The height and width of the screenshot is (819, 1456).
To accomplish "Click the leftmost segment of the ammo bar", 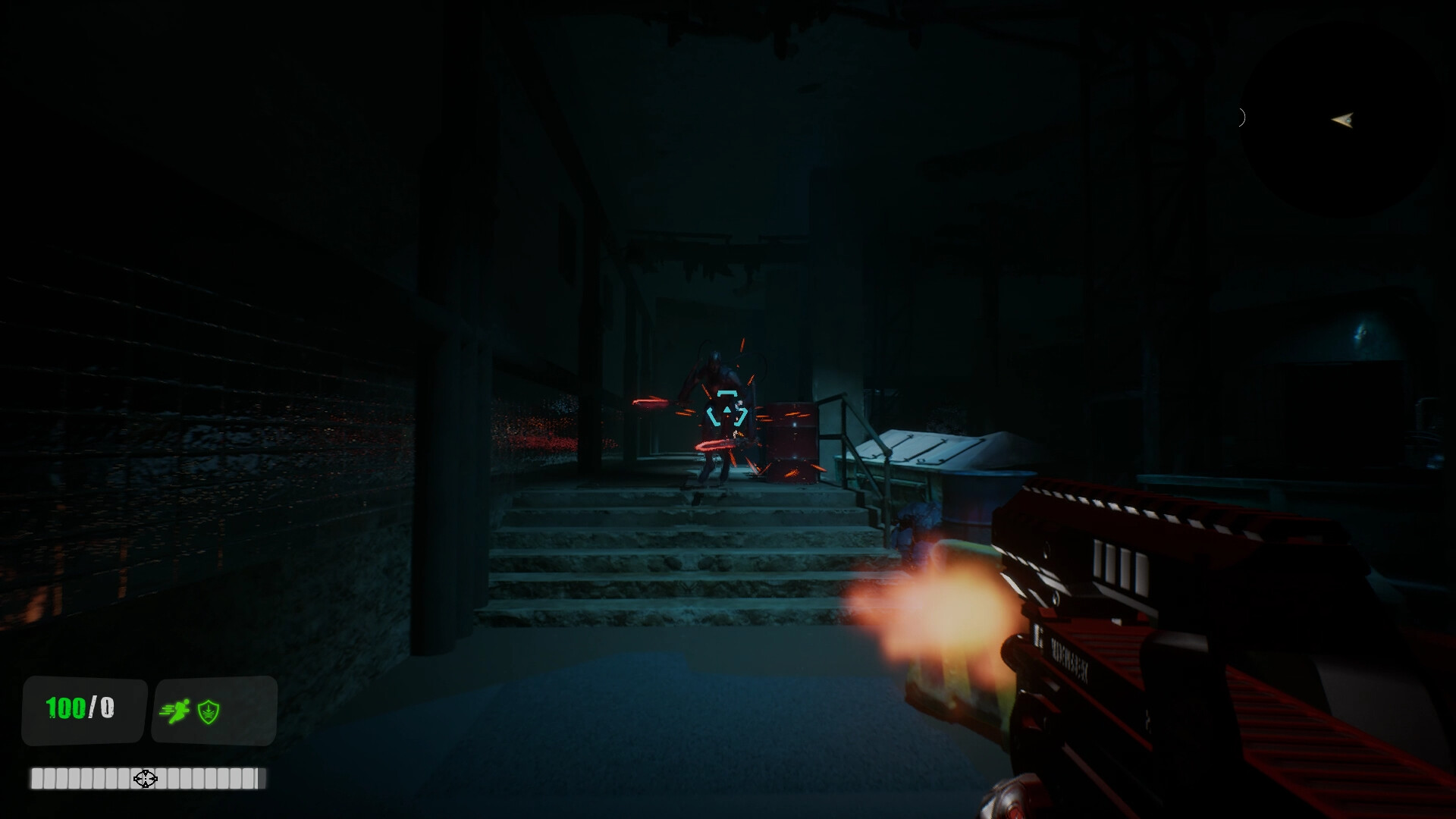I will click(x=38, y=779).
